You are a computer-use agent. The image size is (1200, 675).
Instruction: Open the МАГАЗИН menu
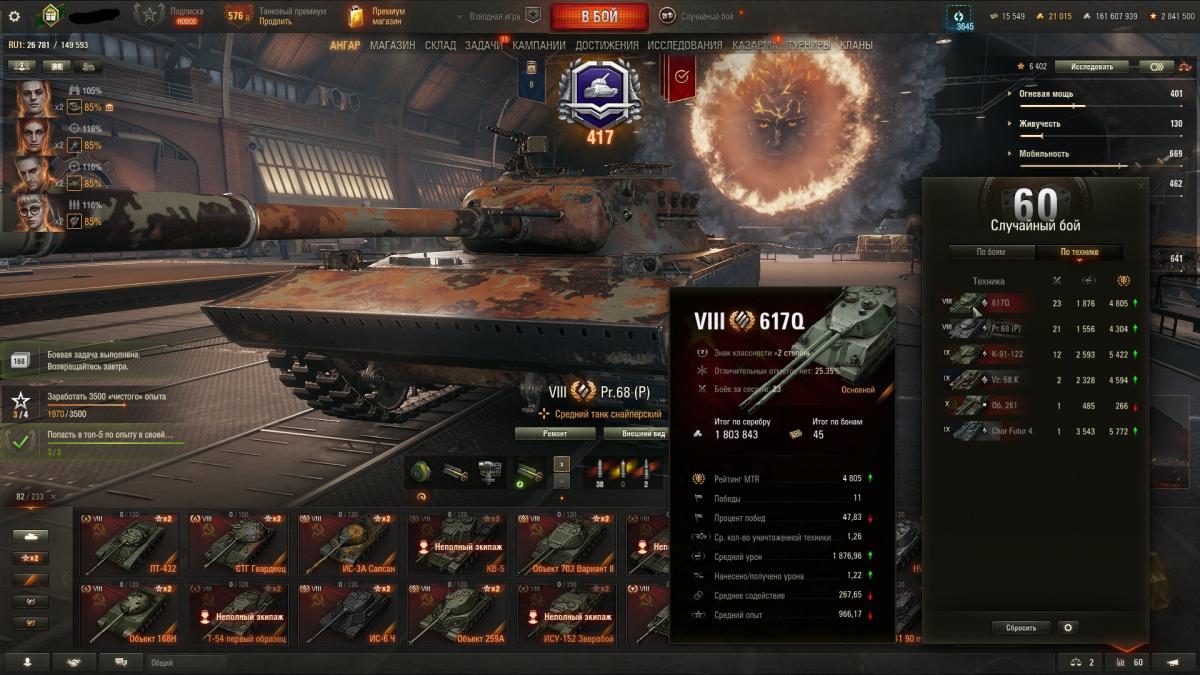[392, 45]
